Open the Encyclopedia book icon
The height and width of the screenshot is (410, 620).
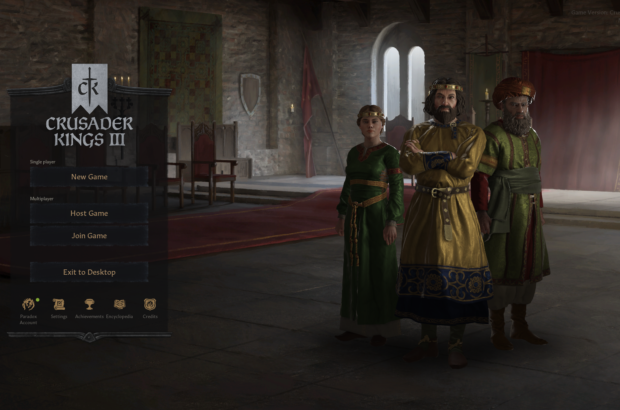(120, 305)
